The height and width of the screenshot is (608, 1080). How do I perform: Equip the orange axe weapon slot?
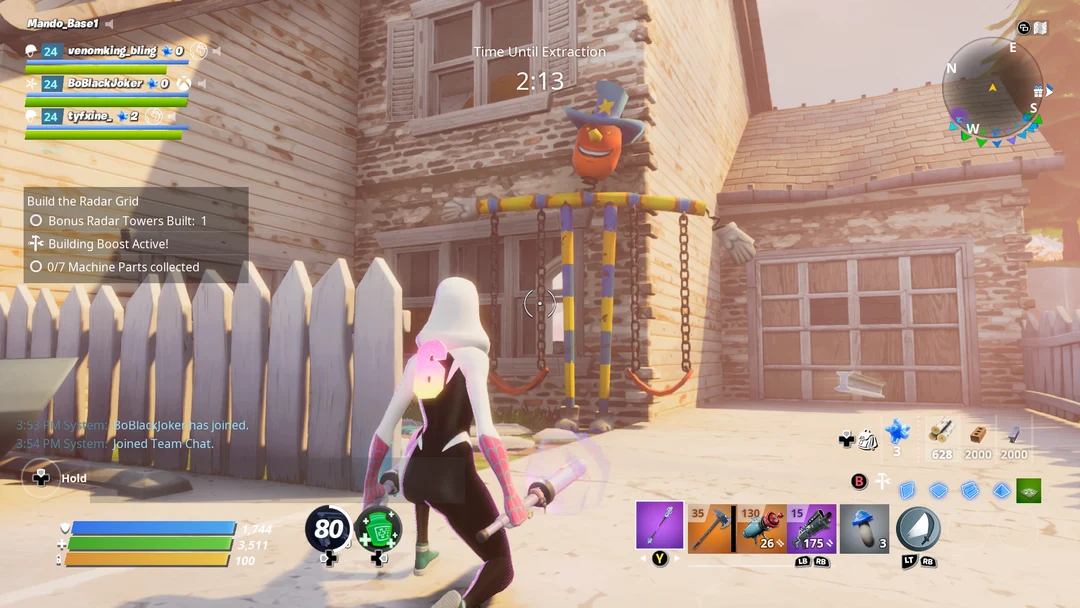[711, 528]
